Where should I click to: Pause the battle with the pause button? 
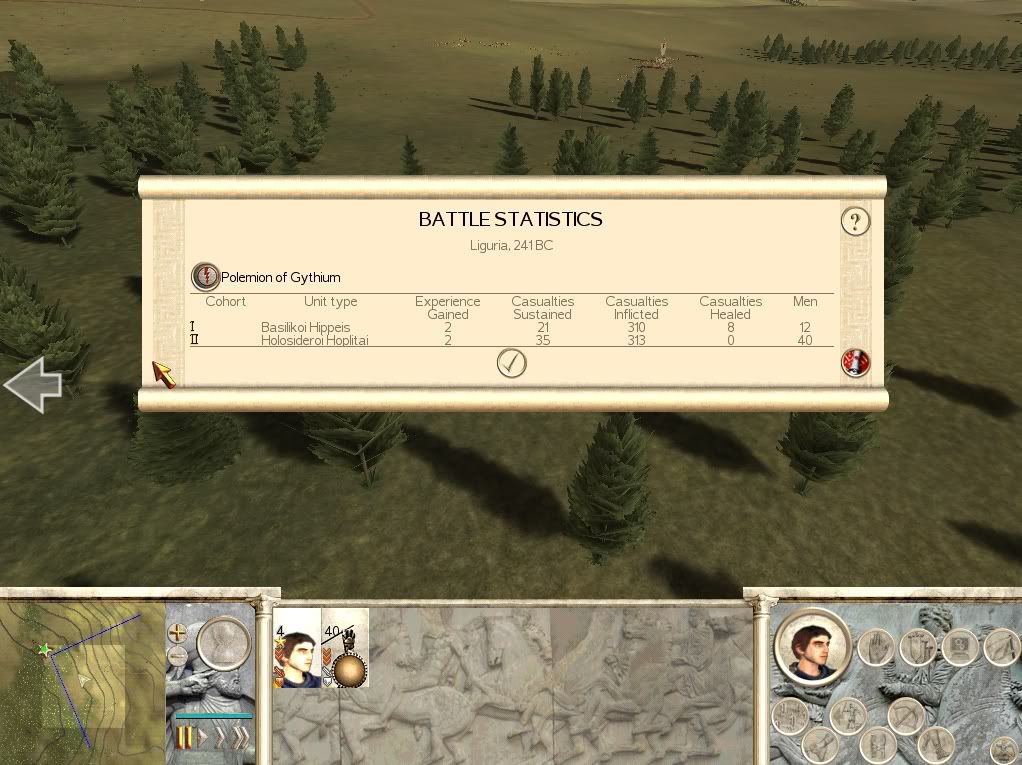(184, 738)
